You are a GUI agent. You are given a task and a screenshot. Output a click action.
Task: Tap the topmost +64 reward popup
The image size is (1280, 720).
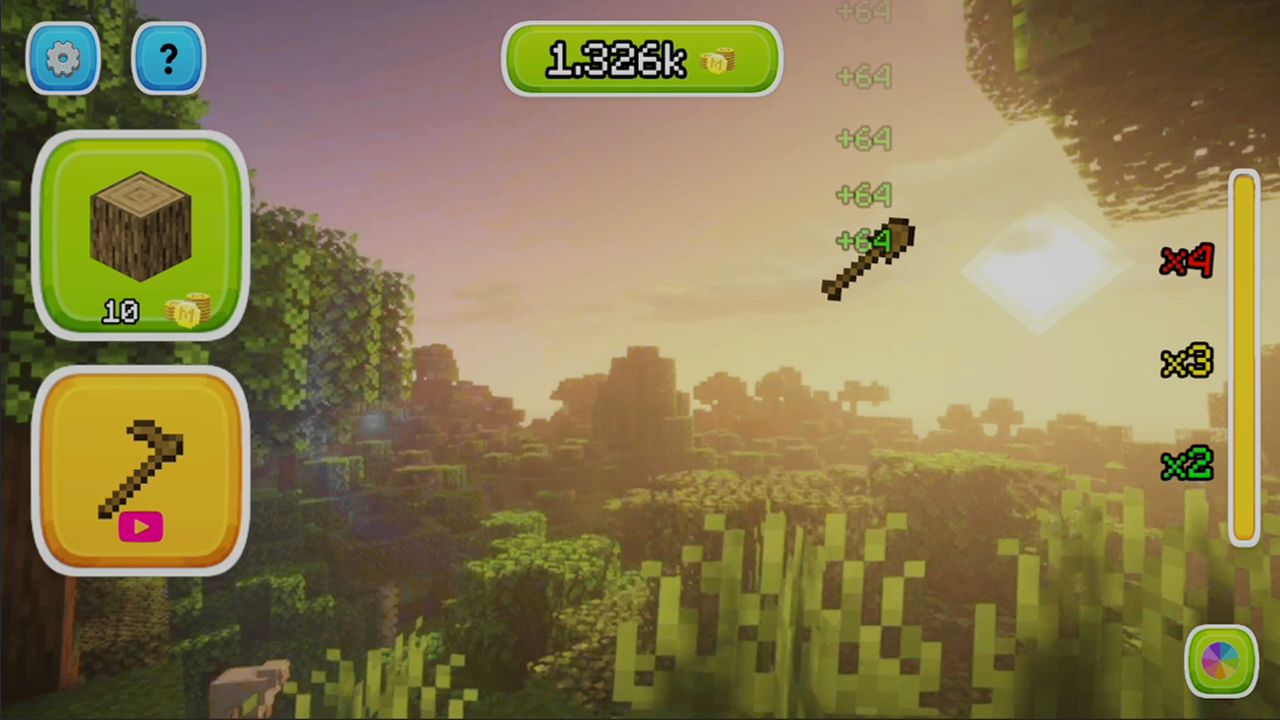[863, 13]
